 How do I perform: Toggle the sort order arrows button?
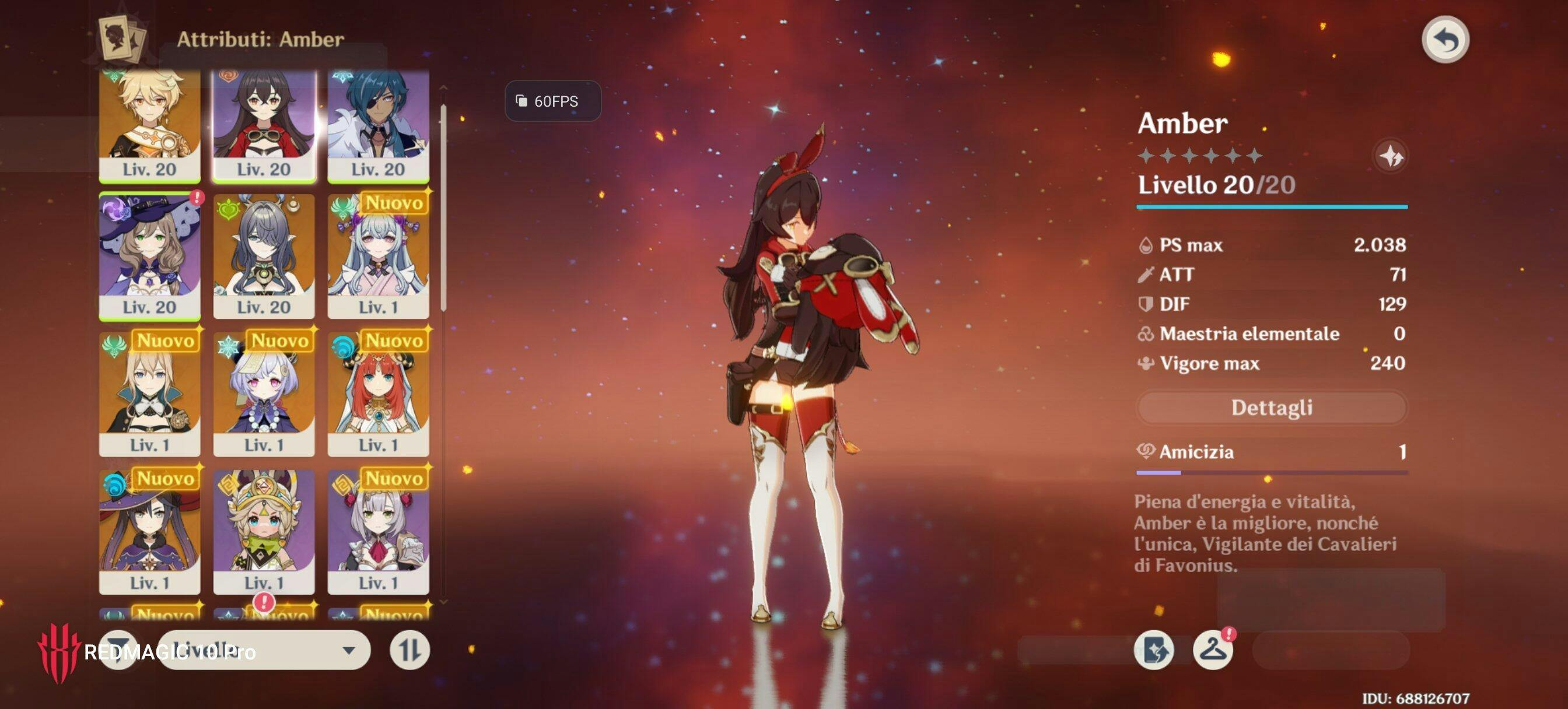(409, 650)
